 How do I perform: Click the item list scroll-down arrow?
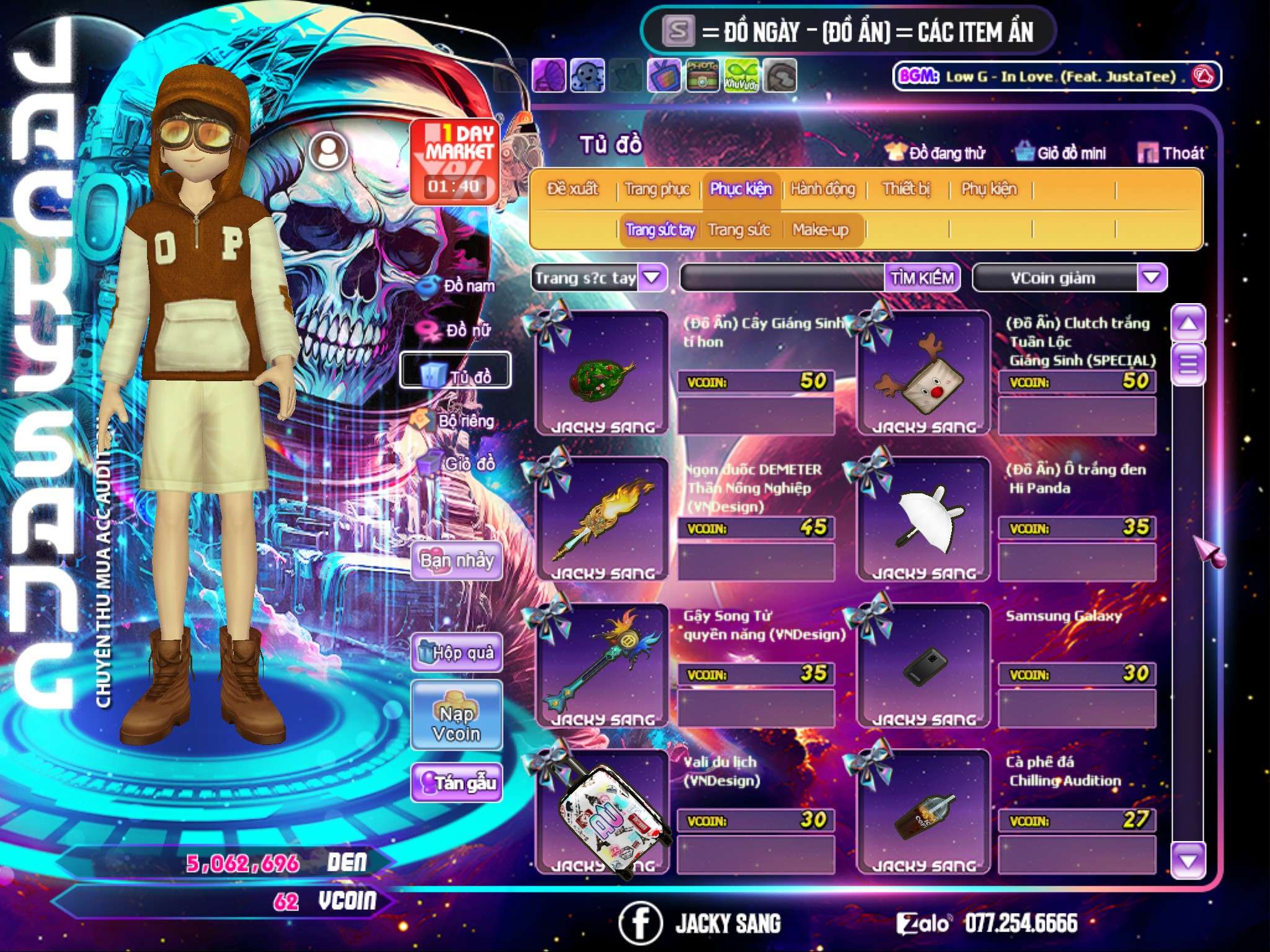tap(1188, 860)
